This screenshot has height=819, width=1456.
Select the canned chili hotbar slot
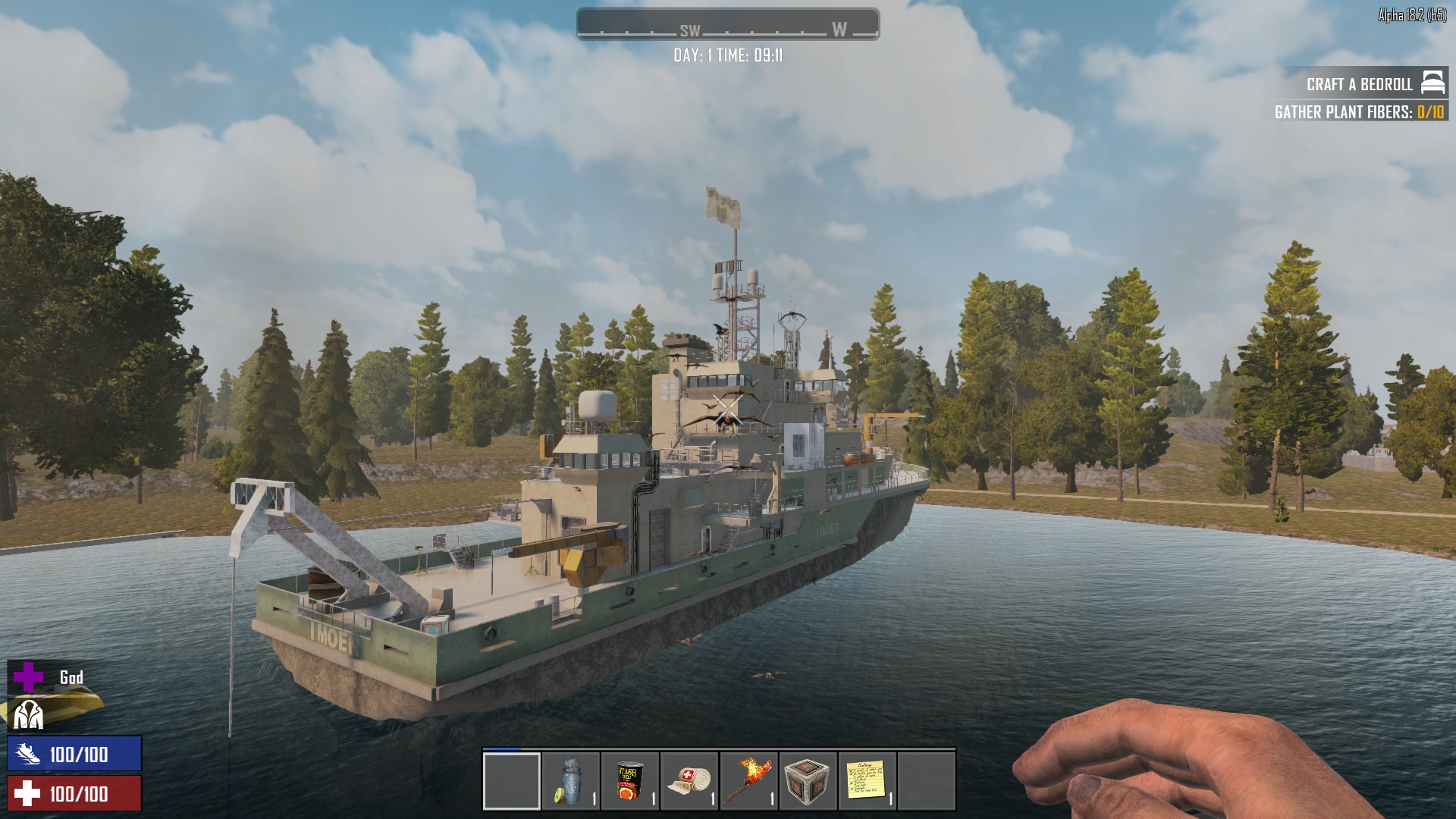pos(630,782)
